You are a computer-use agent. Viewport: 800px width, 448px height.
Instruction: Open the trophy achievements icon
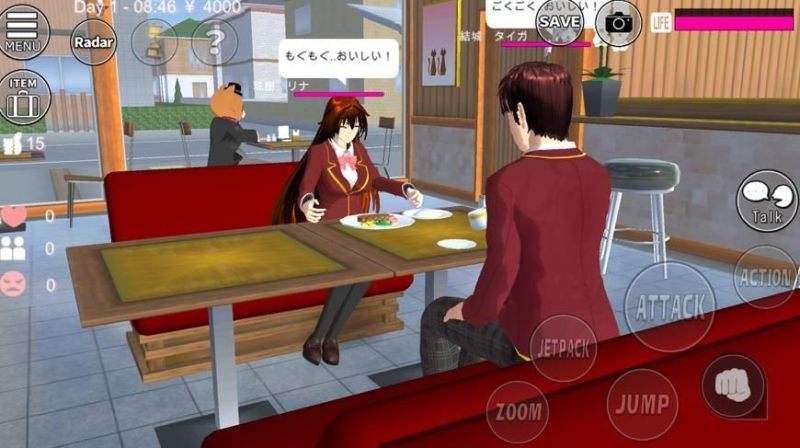click(154, 42)
